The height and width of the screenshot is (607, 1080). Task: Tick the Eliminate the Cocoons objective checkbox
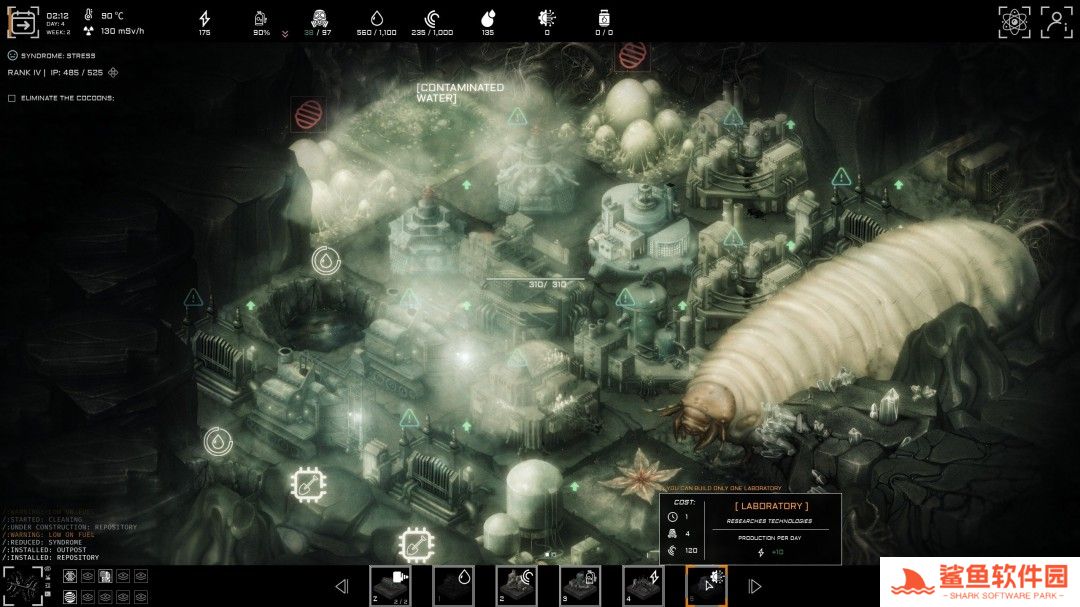(12, 98)
